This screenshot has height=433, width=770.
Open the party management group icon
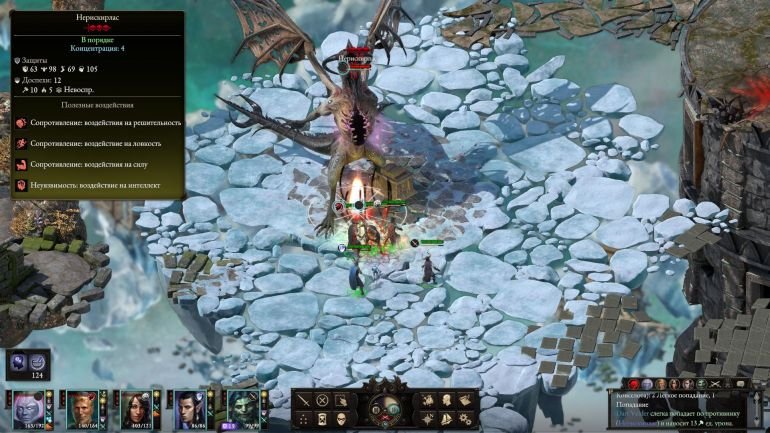[429, 401]
